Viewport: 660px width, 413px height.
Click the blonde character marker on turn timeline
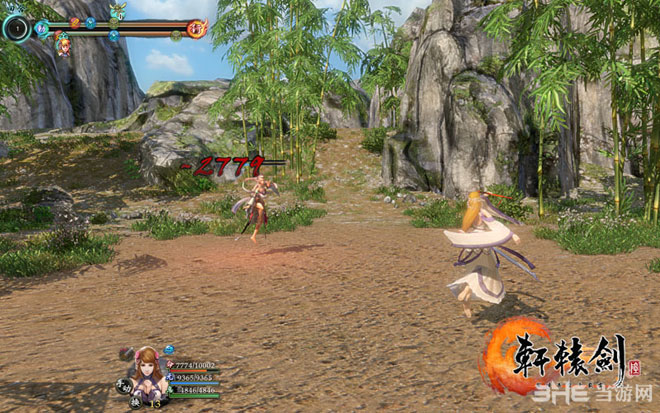point(64,45)
